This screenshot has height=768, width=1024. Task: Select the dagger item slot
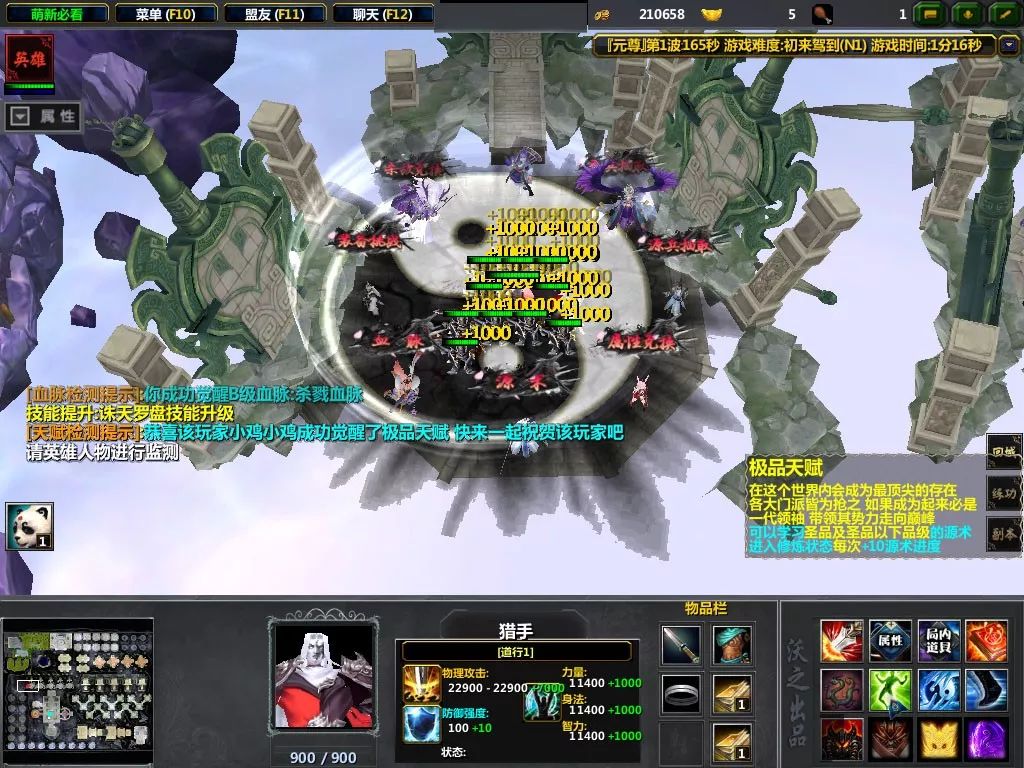pyautogui.click(x=681, y=645)
